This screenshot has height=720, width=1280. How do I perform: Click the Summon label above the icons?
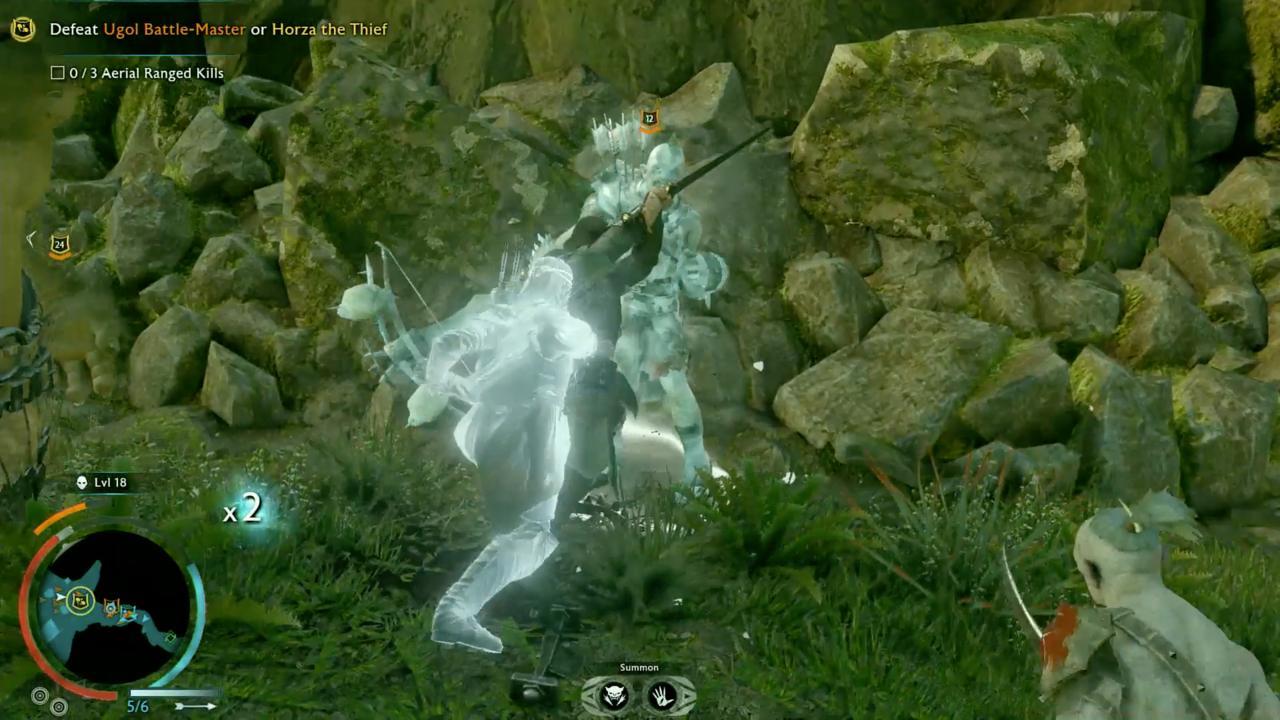pos(639,667)
